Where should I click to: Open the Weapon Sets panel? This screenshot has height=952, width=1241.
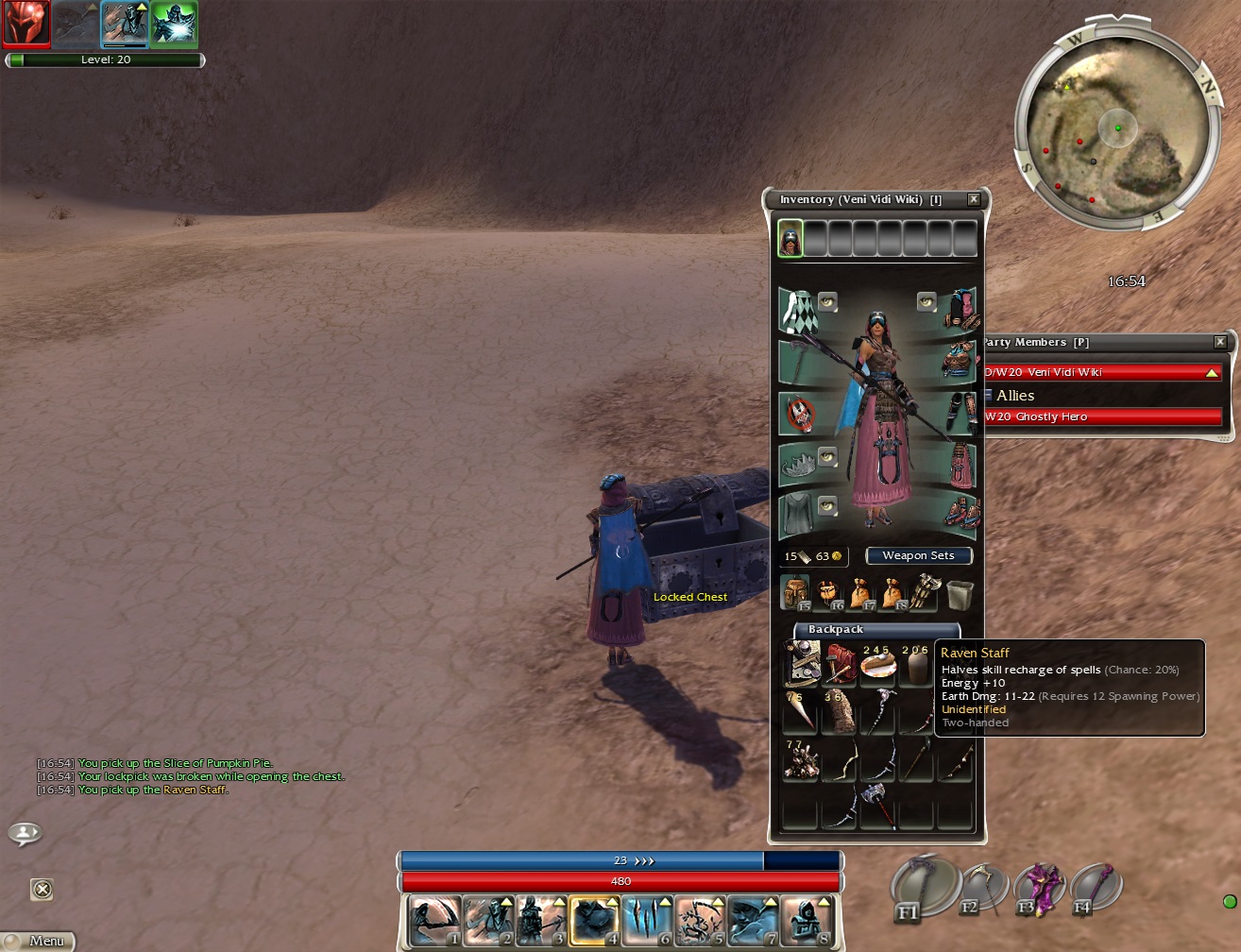tap(918, 555)
